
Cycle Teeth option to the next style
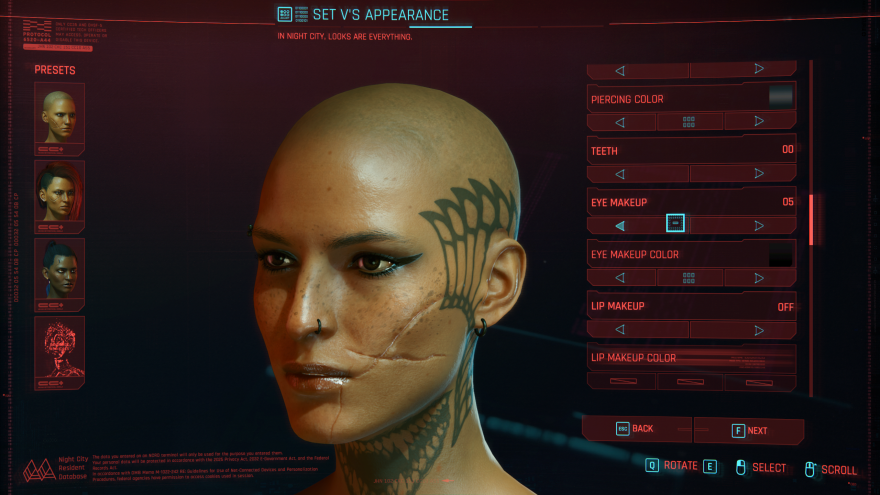(759, 174)
